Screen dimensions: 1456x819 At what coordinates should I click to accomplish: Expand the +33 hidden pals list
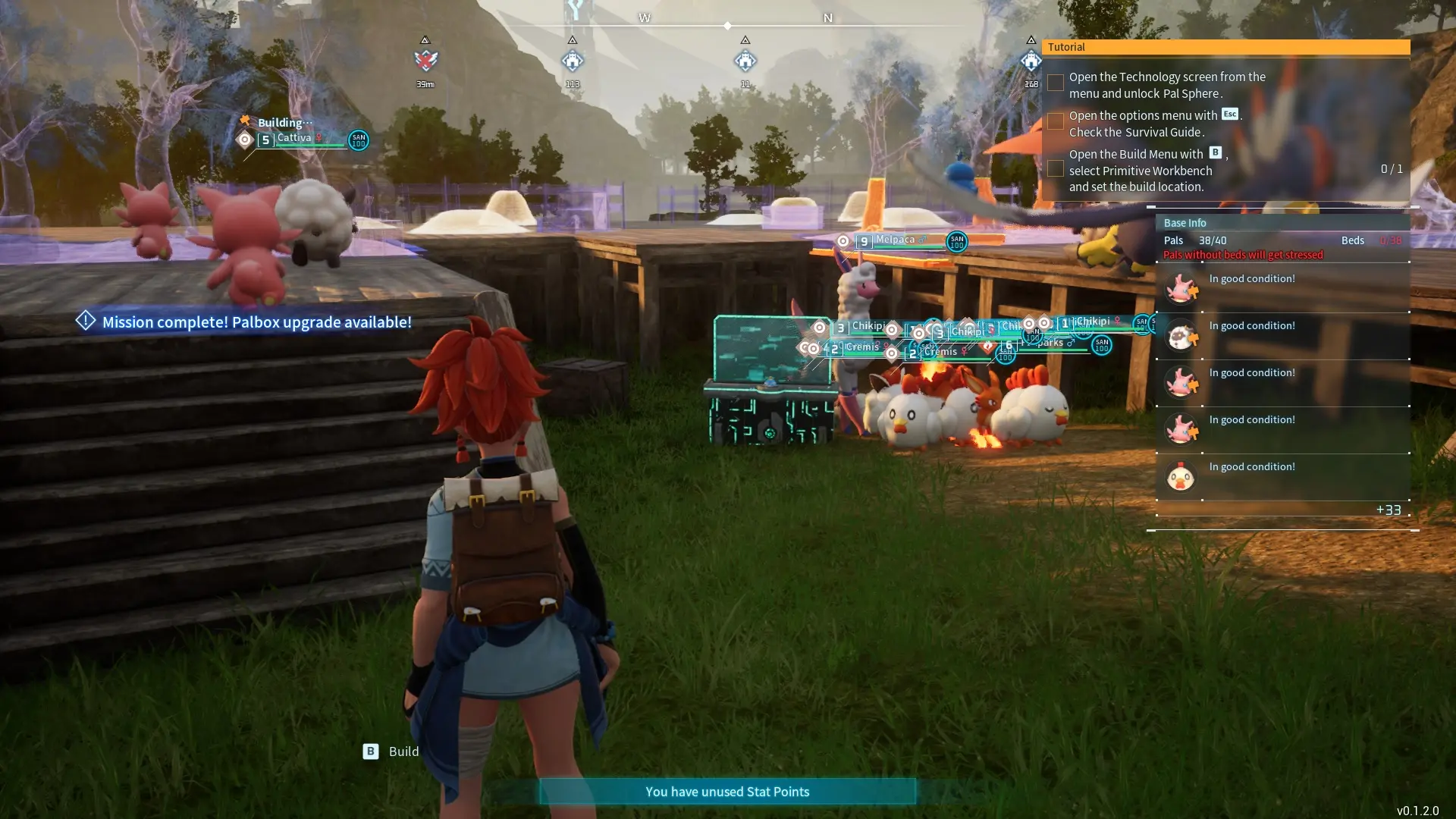pyautogui.click(x=1387, y=510)
